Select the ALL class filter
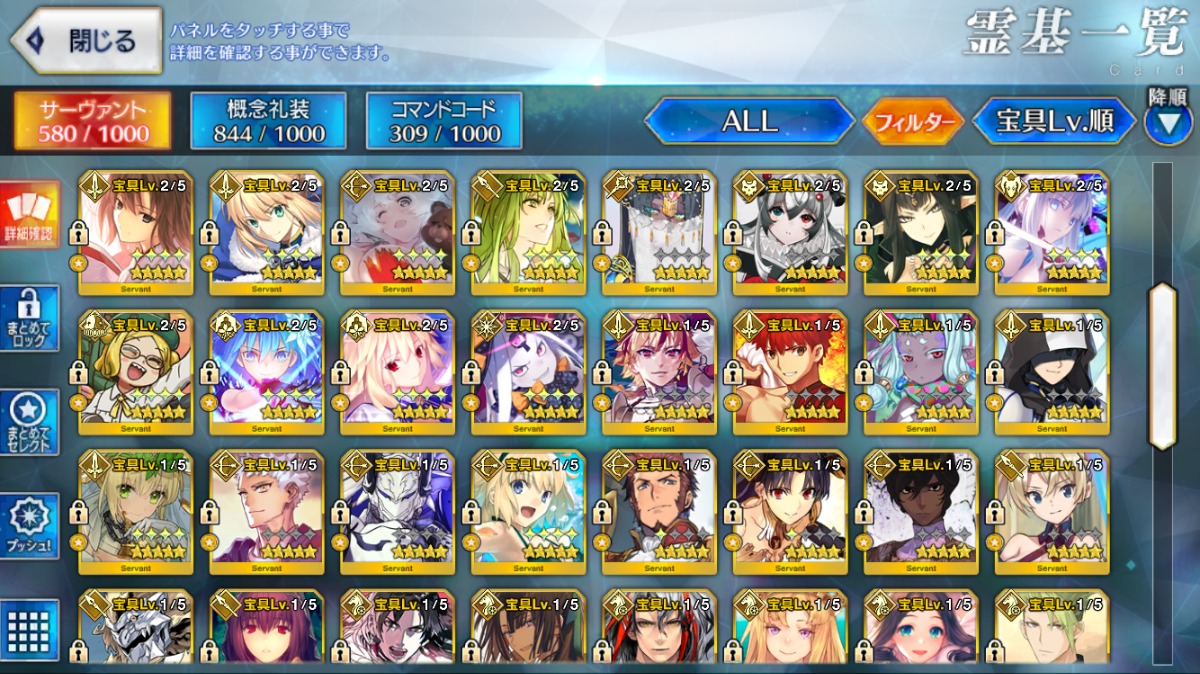The image size is (1200, 674). (x=749, y=121)
